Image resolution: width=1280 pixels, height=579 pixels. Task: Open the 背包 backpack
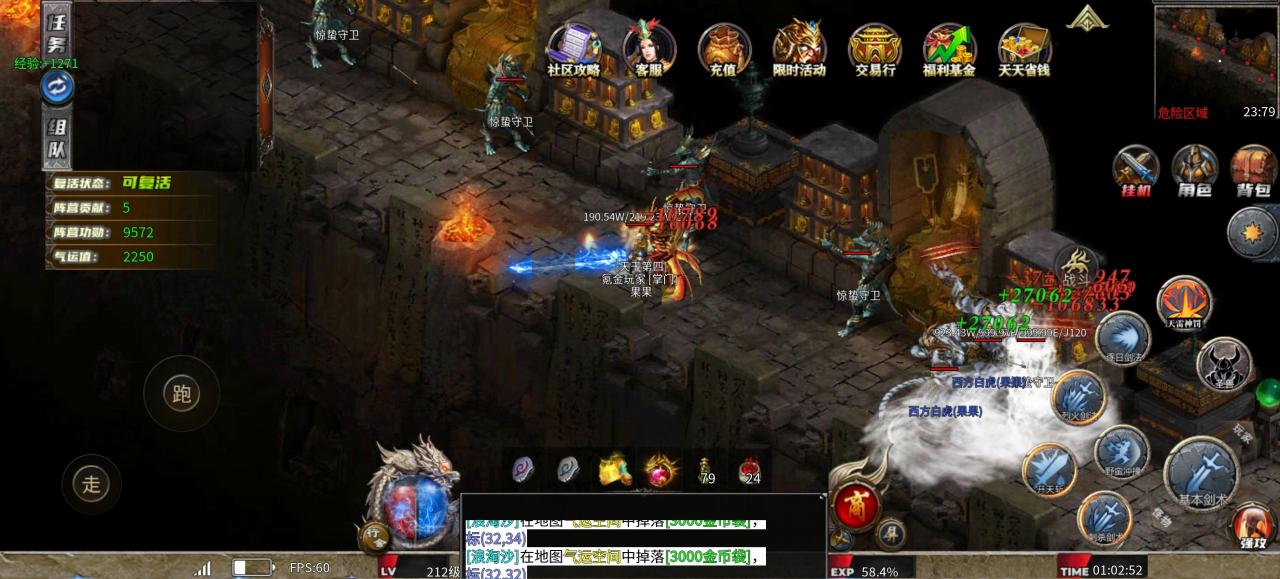click(x=1253, y=170)
